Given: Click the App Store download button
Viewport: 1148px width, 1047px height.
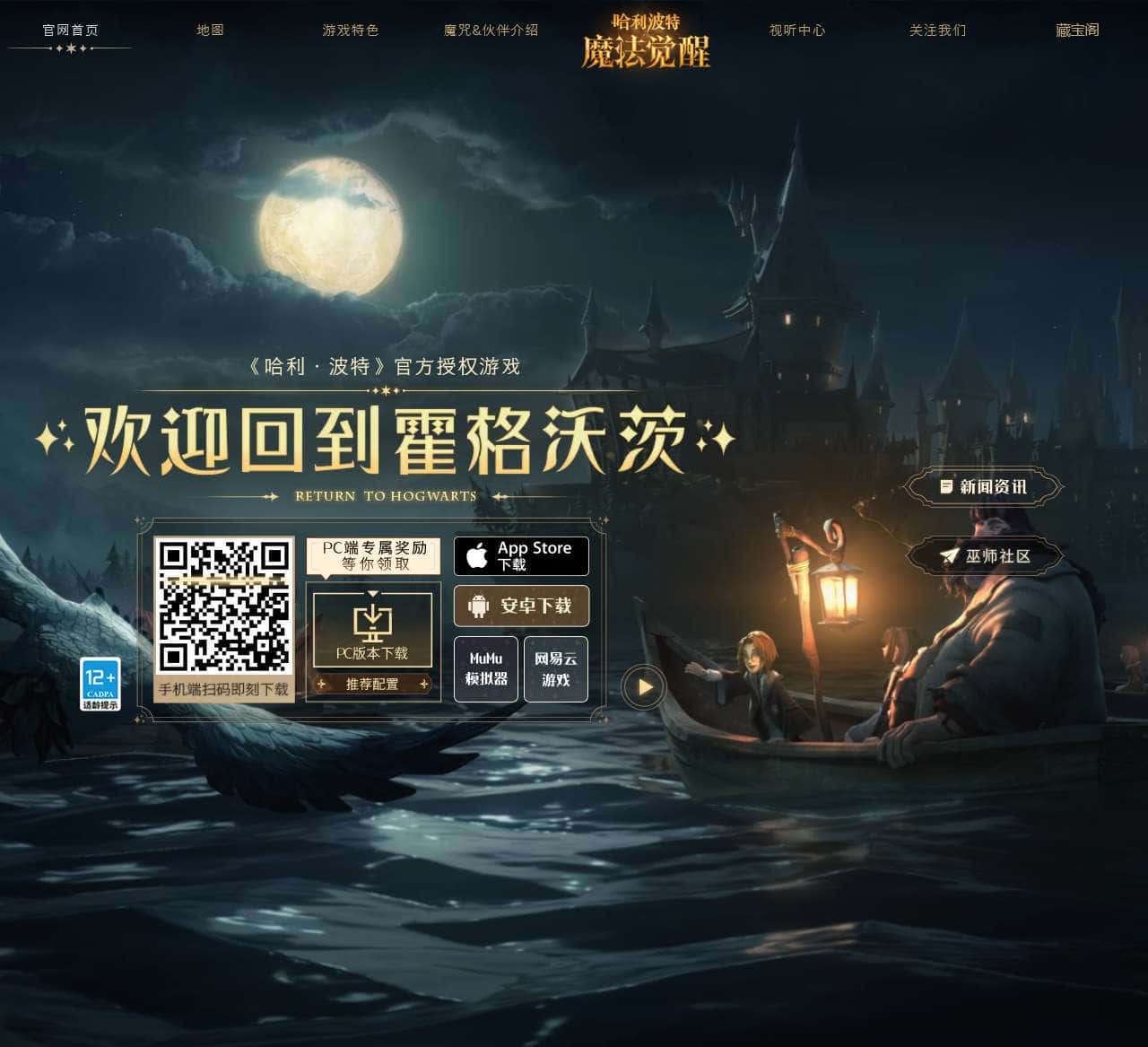Looking at the screenshot, I should tap(520, 556).
